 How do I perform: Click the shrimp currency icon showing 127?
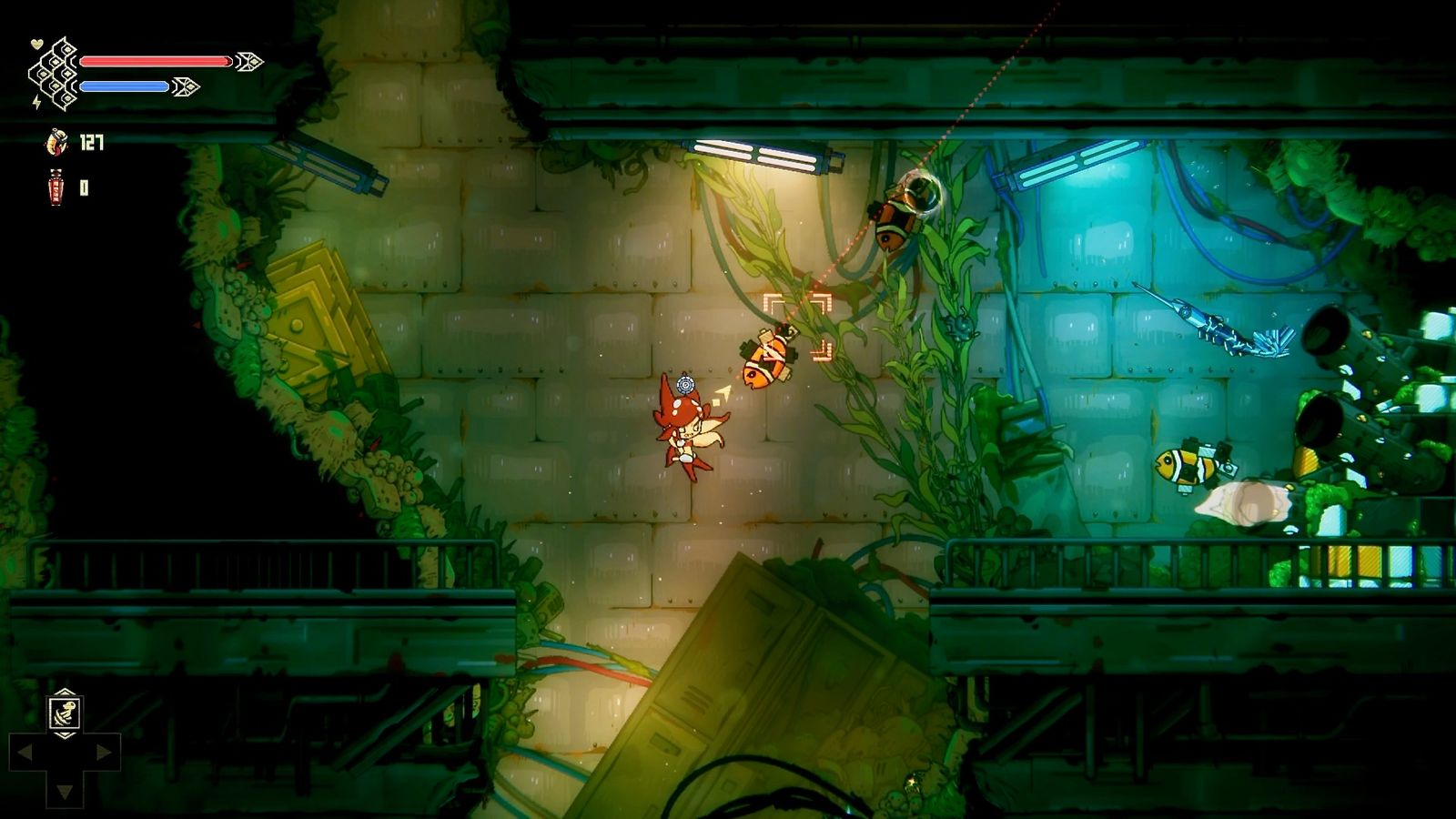click(56, 143)
